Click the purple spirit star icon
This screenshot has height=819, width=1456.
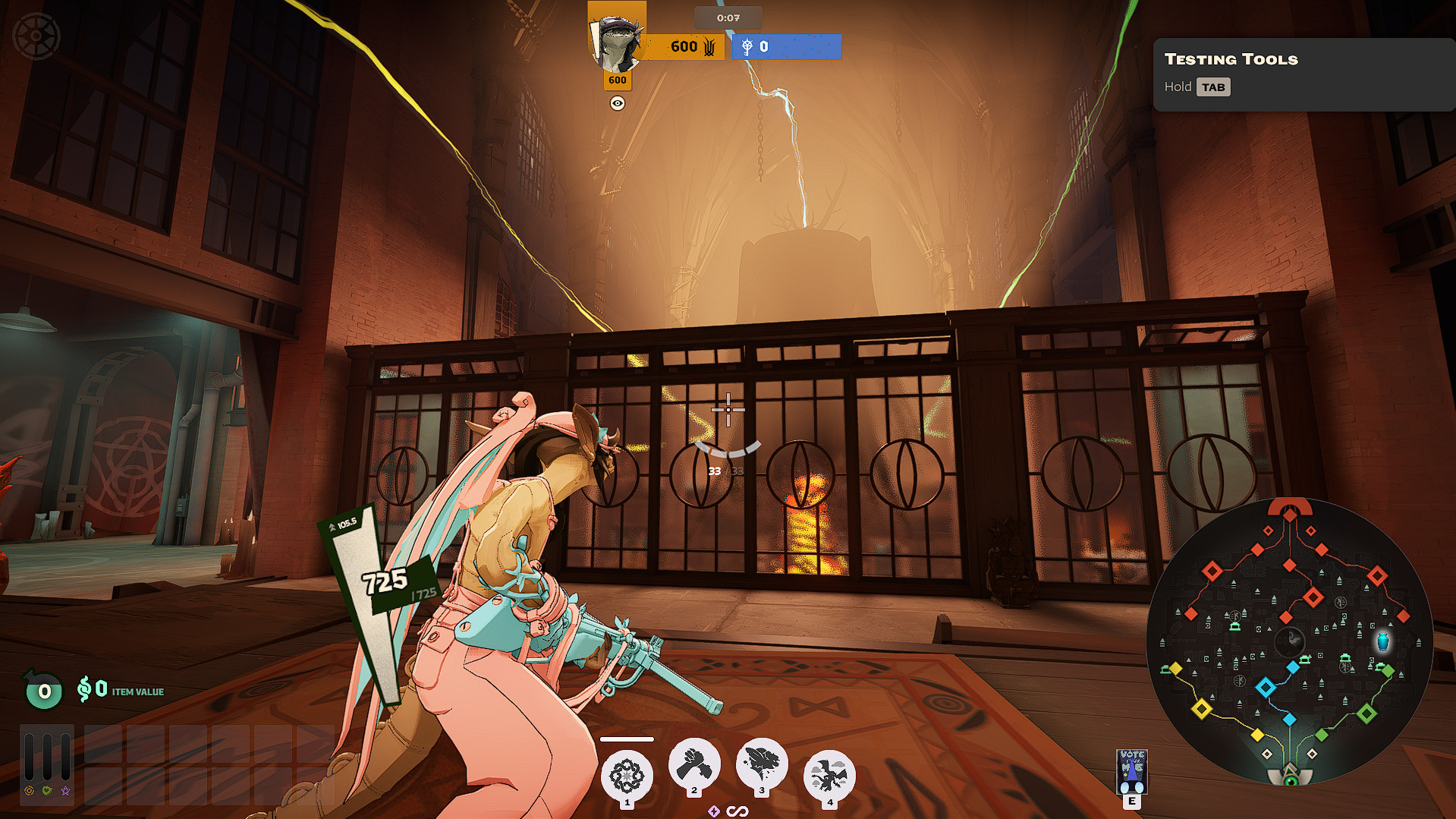[66, 791]
